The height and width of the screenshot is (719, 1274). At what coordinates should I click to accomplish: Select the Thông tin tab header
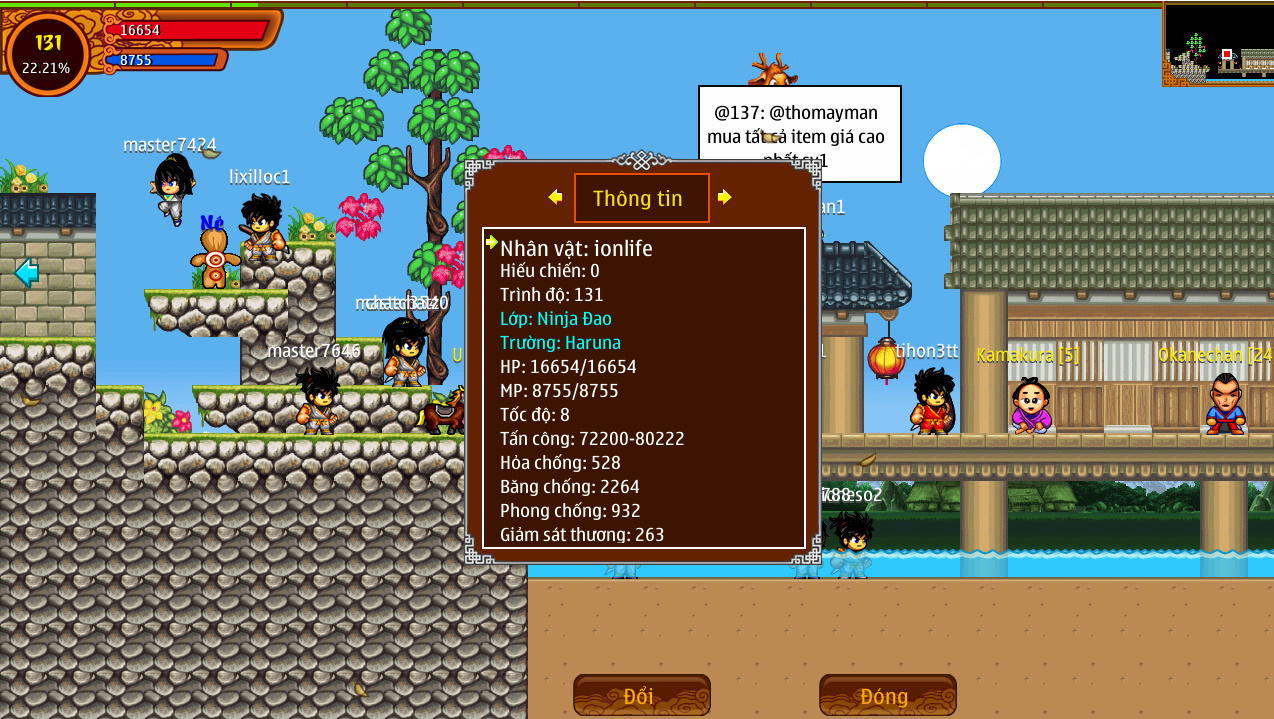(641, 198)
